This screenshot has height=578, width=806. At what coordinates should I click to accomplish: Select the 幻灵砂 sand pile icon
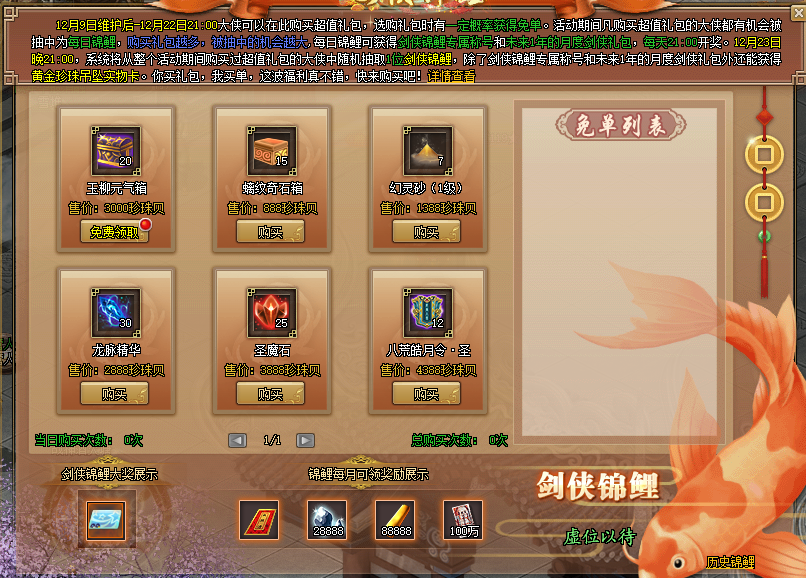pyautogui.click(x=428, y=150)
